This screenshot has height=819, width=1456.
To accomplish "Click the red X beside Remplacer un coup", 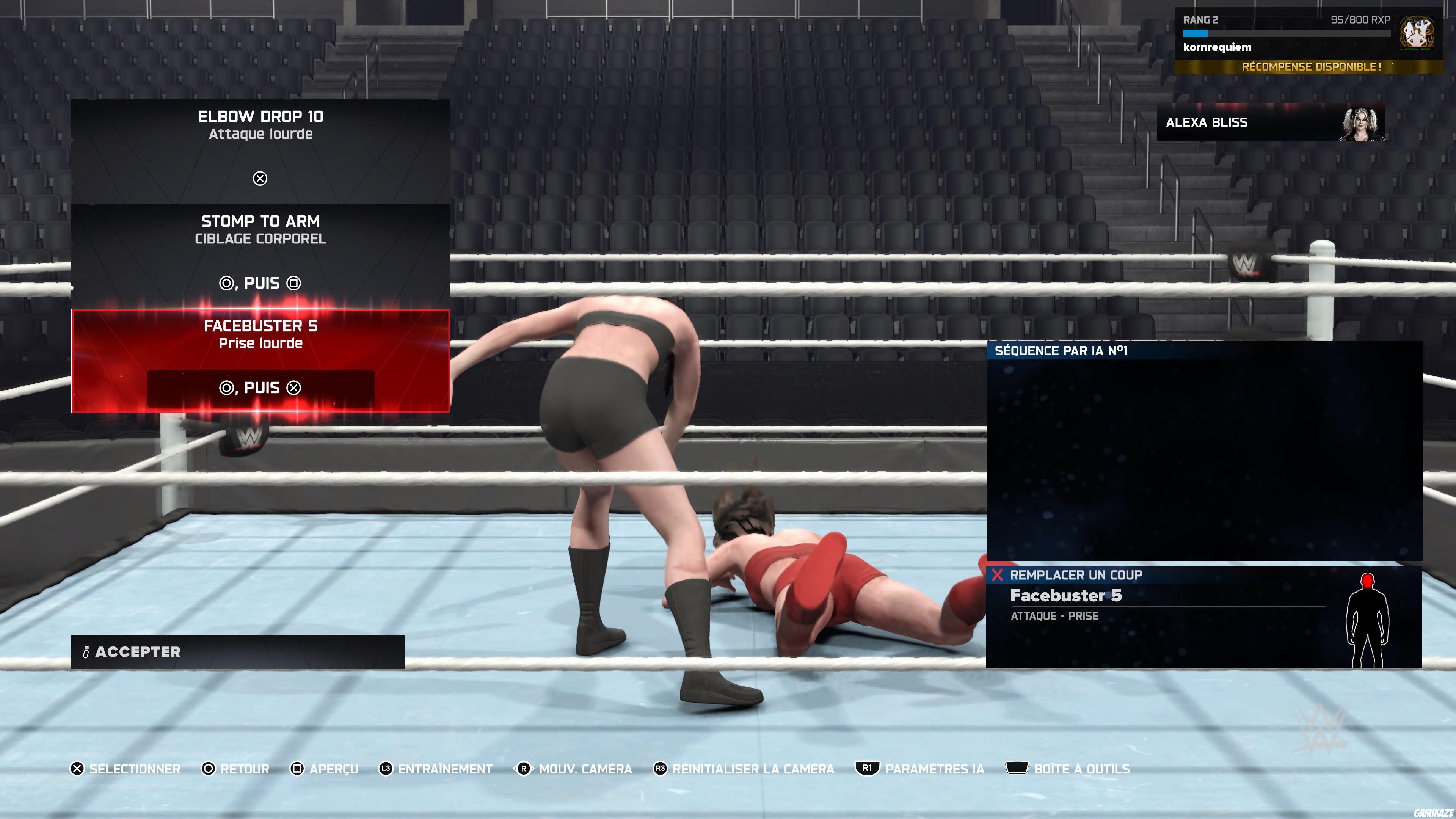I will point(997,575).
